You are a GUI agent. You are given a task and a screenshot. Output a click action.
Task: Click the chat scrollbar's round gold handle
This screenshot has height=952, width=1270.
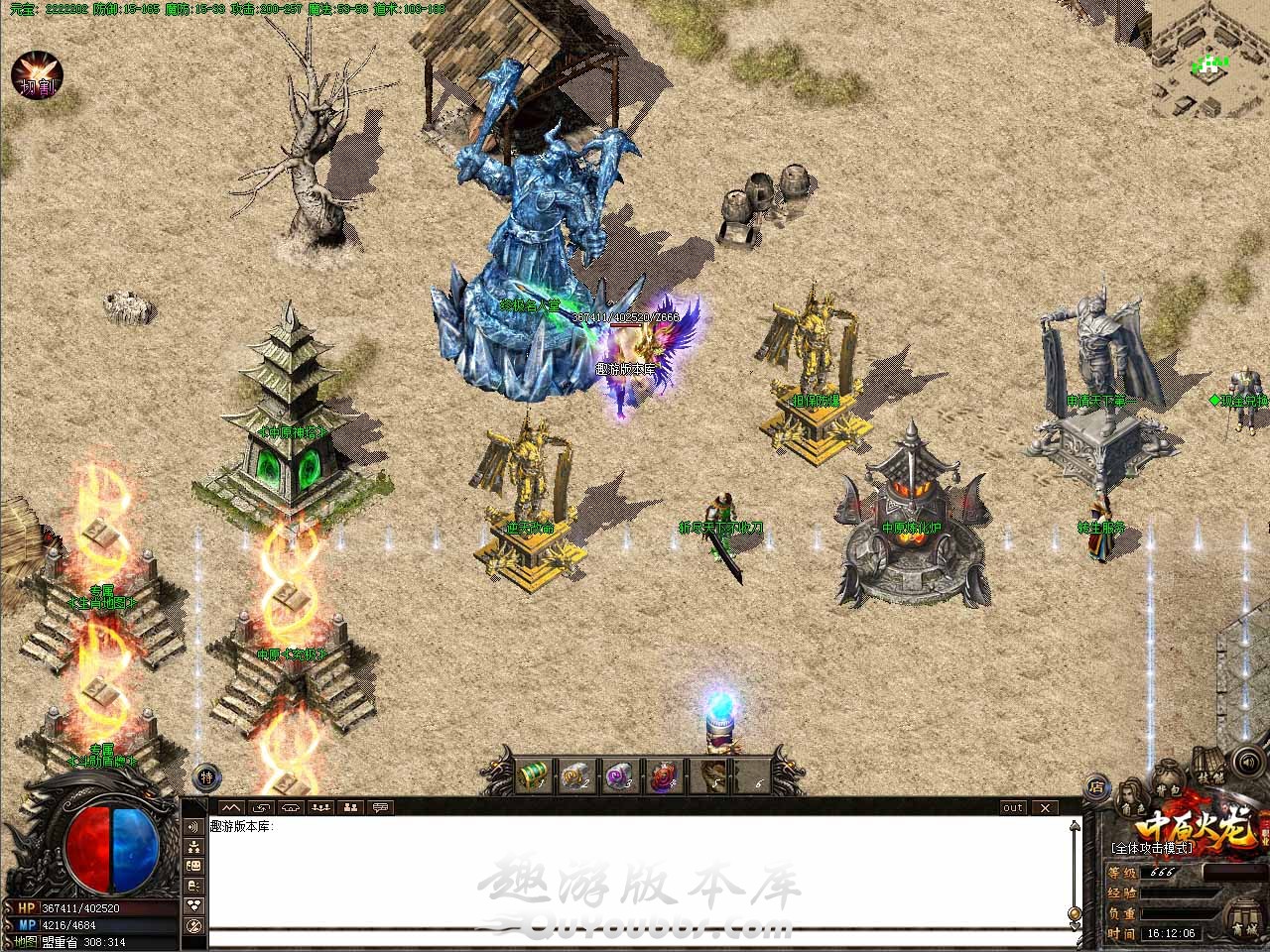coord(1075,911)
